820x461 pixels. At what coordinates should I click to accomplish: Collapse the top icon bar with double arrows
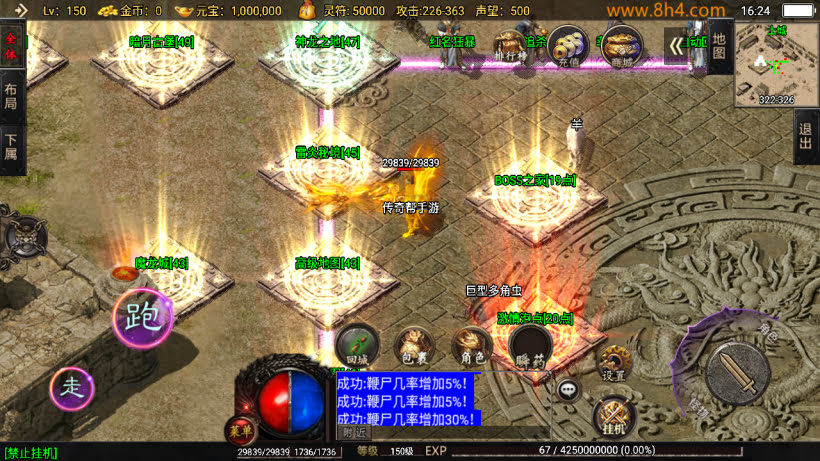click(x=677, y=45)
